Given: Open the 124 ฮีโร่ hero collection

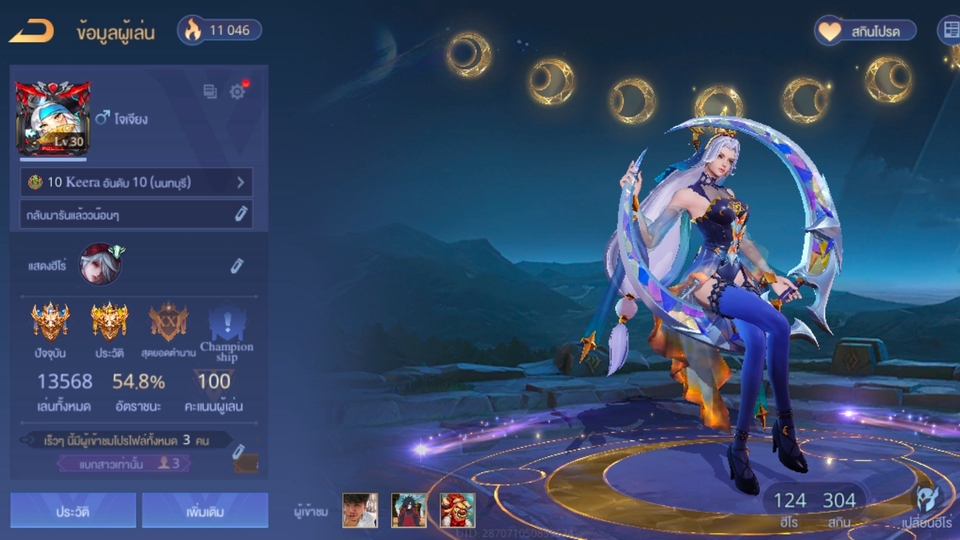Looking at the screenshot, I should (789, 508).
